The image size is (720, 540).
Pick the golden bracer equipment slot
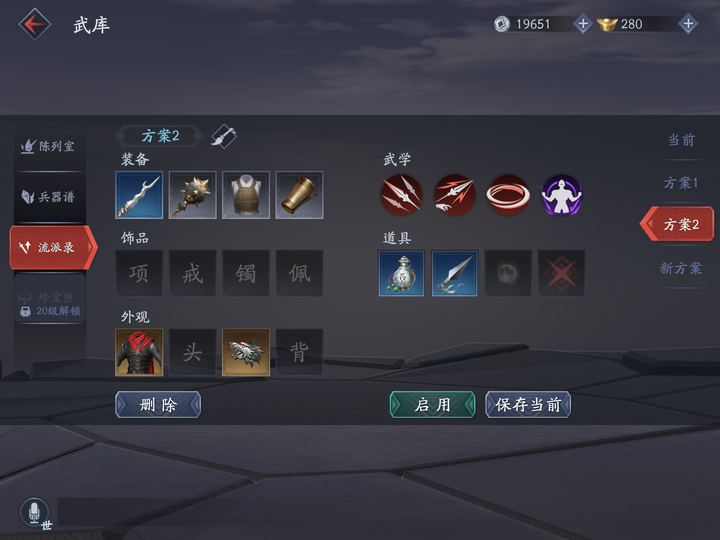pos(299,195)
